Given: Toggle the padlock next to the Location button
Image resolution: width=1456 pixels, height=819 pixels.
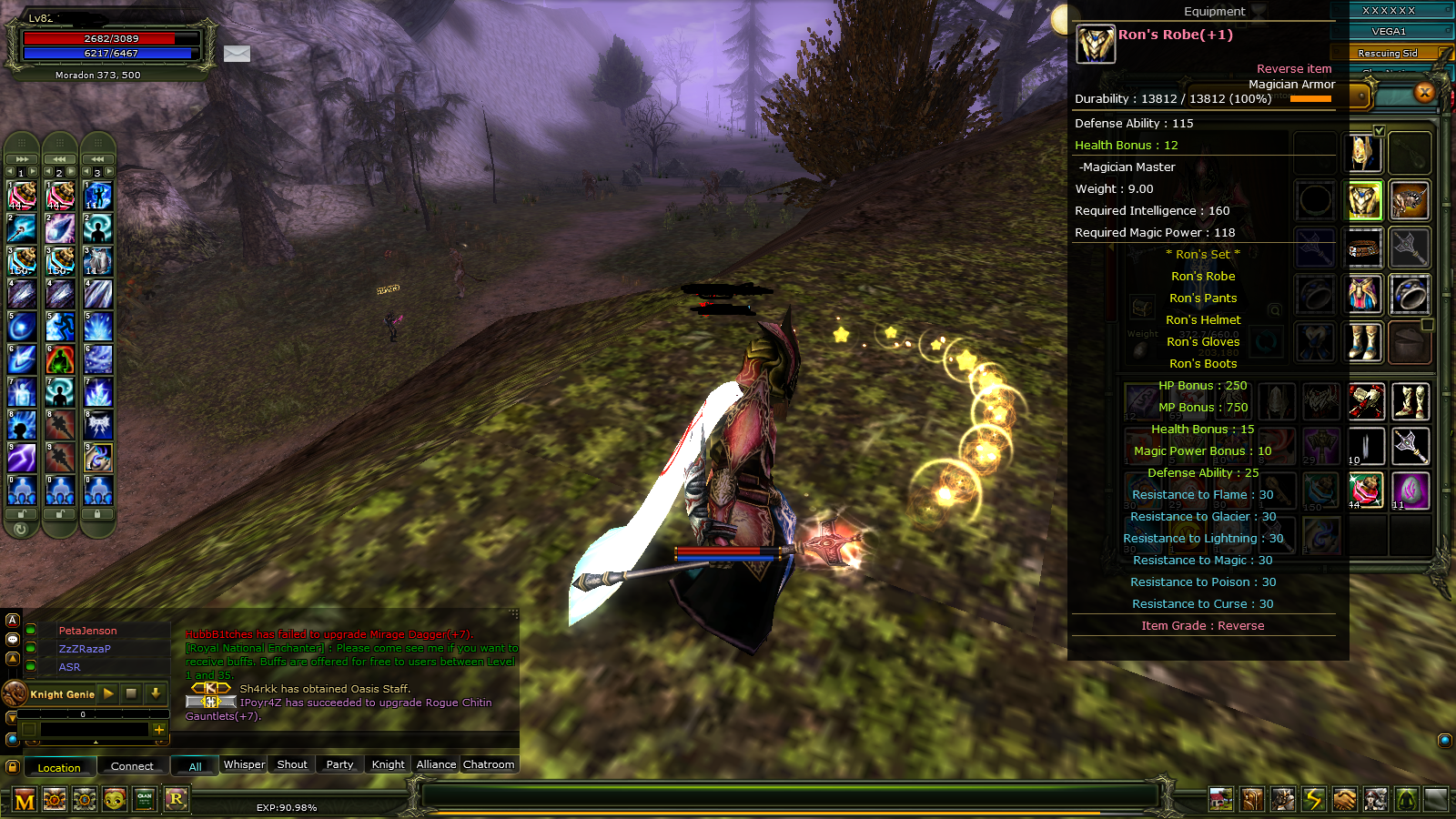Looking at the screenshot, I should (13, 766).
